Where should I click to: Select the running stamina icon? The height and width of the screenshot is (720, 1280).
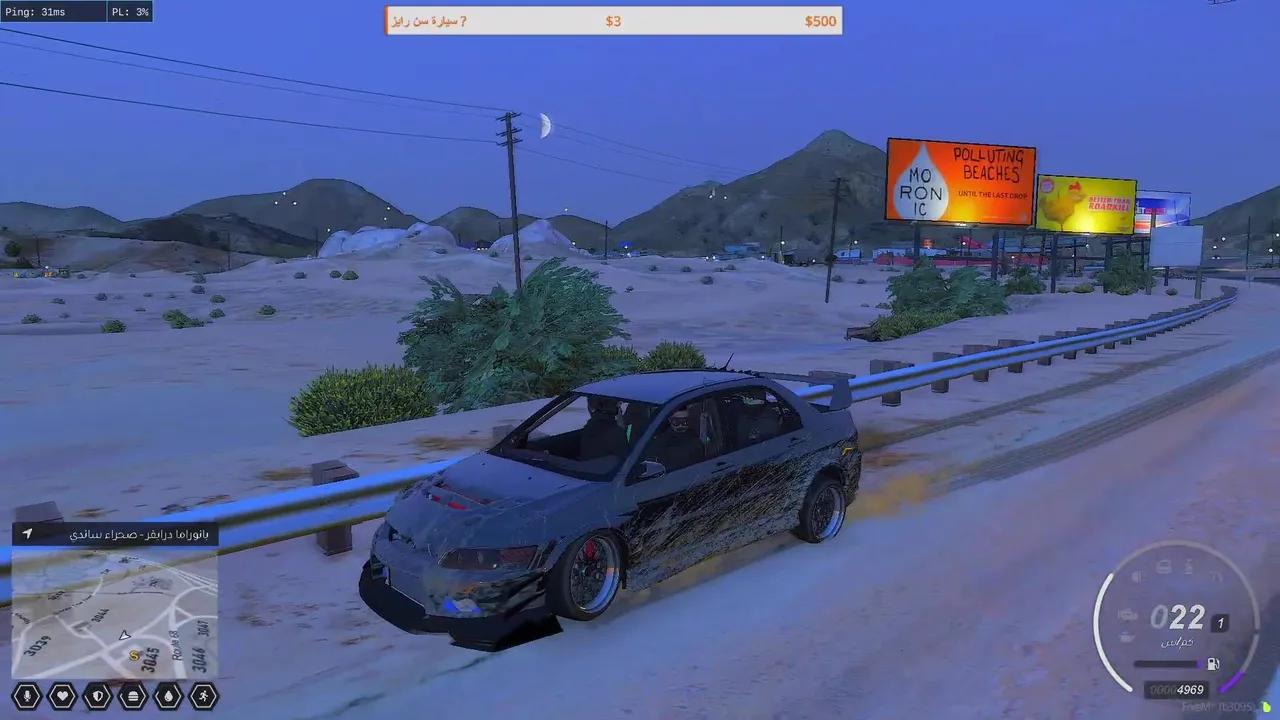[204, 695]
